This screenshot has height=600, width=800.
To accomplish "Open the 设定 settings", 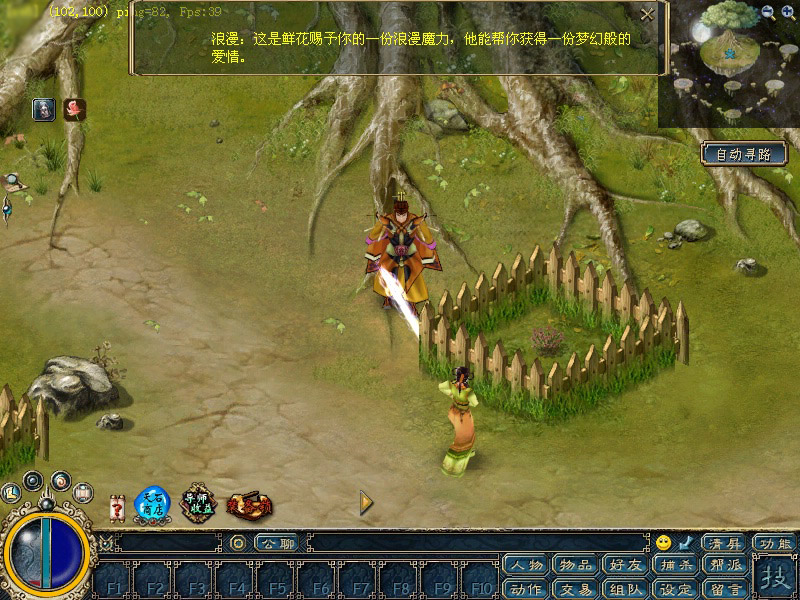I will tap(676, 589).
